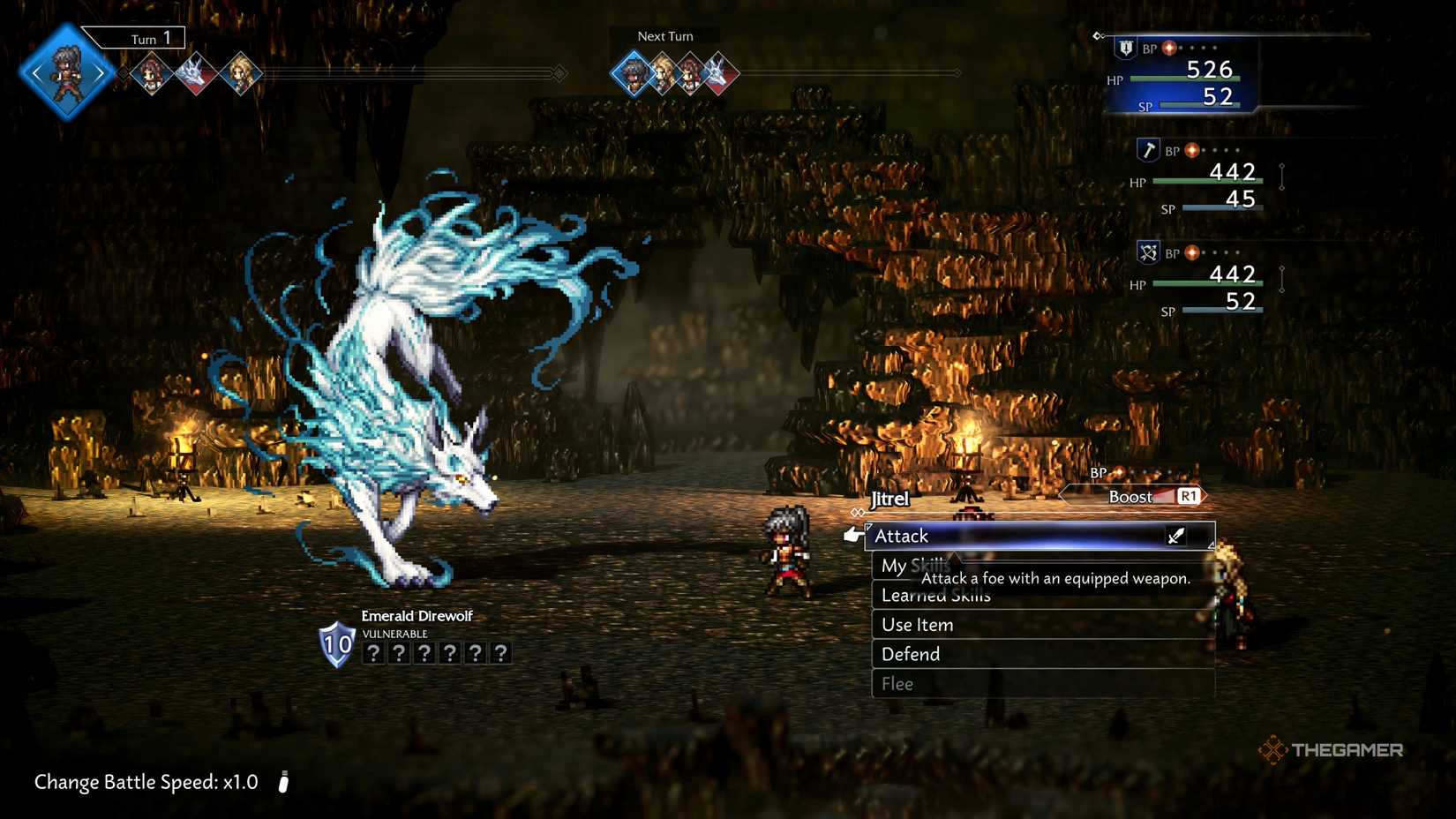Click the sword icon in the Attack row
1456x819 pixels.
click(1175, 536)
